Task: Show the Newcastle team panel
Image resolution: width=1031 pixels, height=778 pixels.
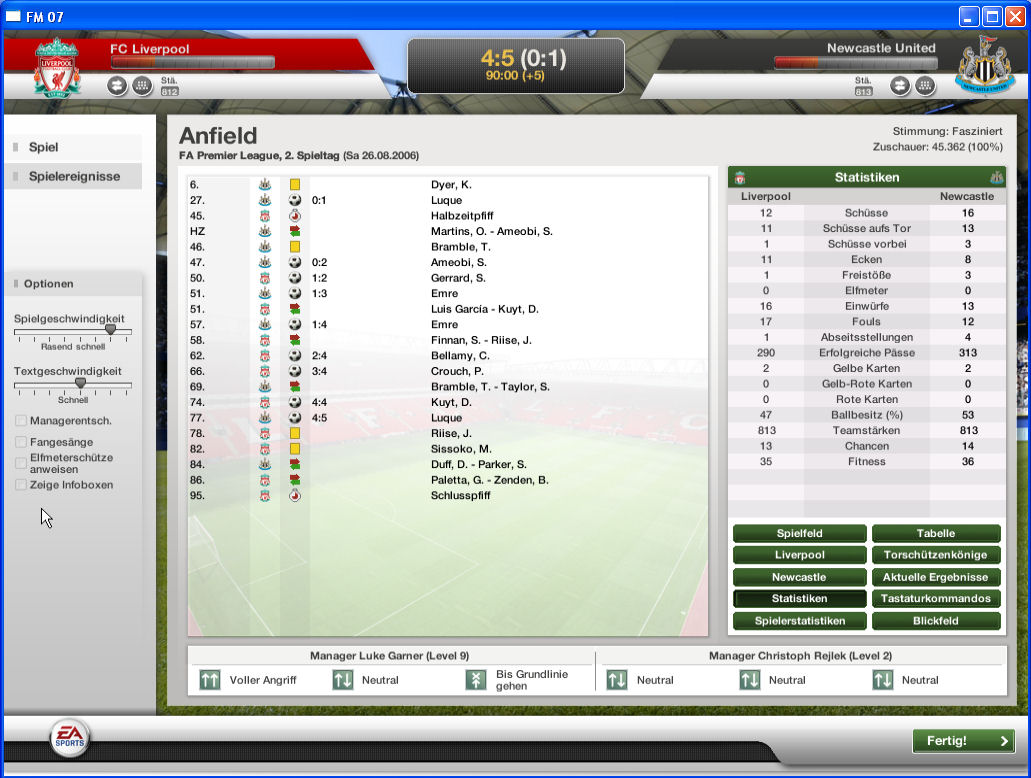Action: [799, 577]
